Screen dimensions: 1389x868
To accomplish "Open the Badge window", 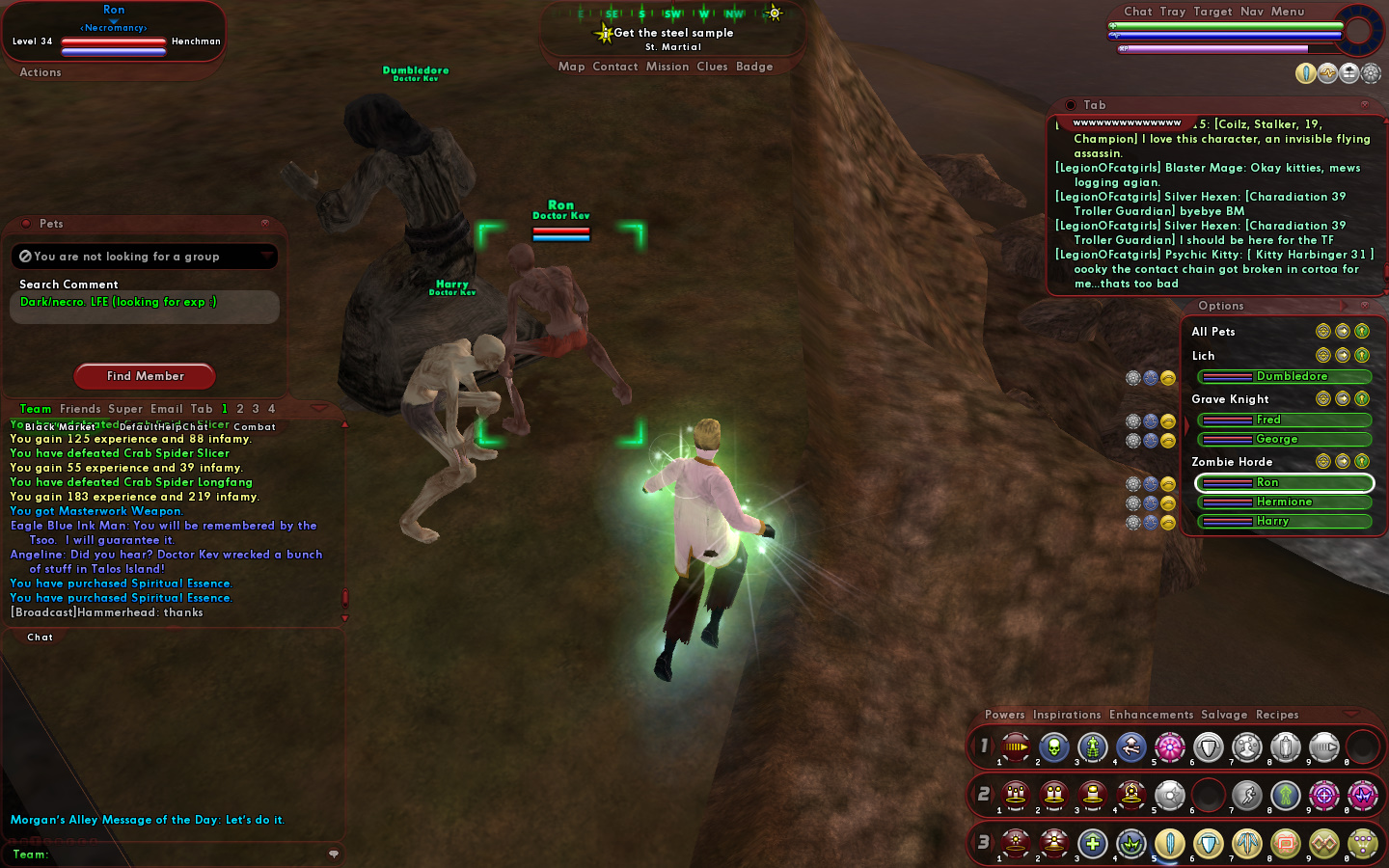I will click(x=754, y=67).
